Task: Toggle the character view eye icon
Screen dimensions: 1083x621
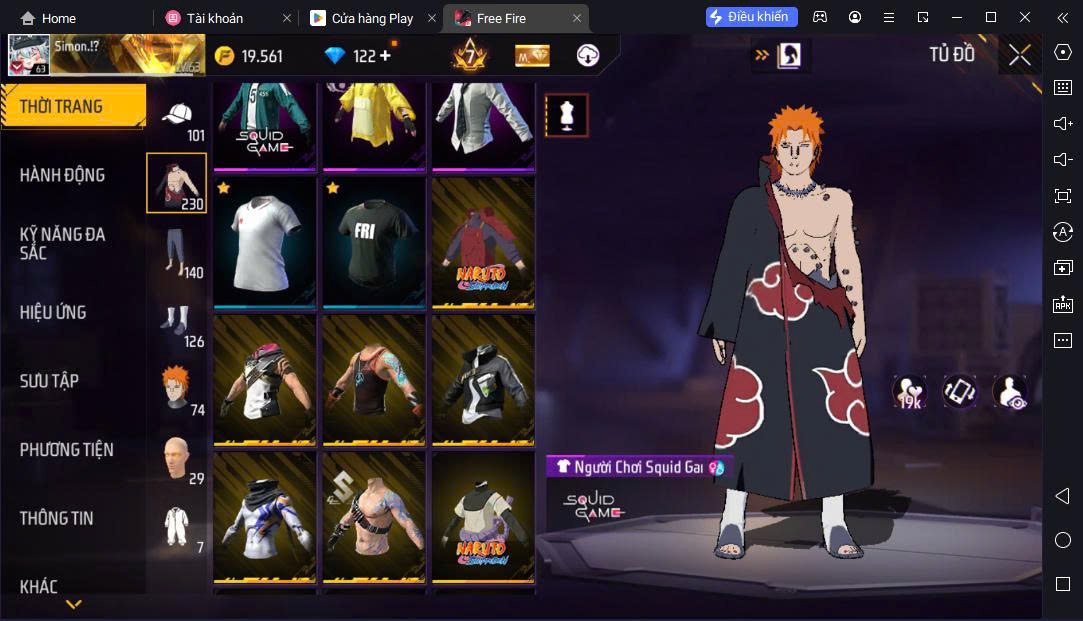Action: [x=1009, y=392]
